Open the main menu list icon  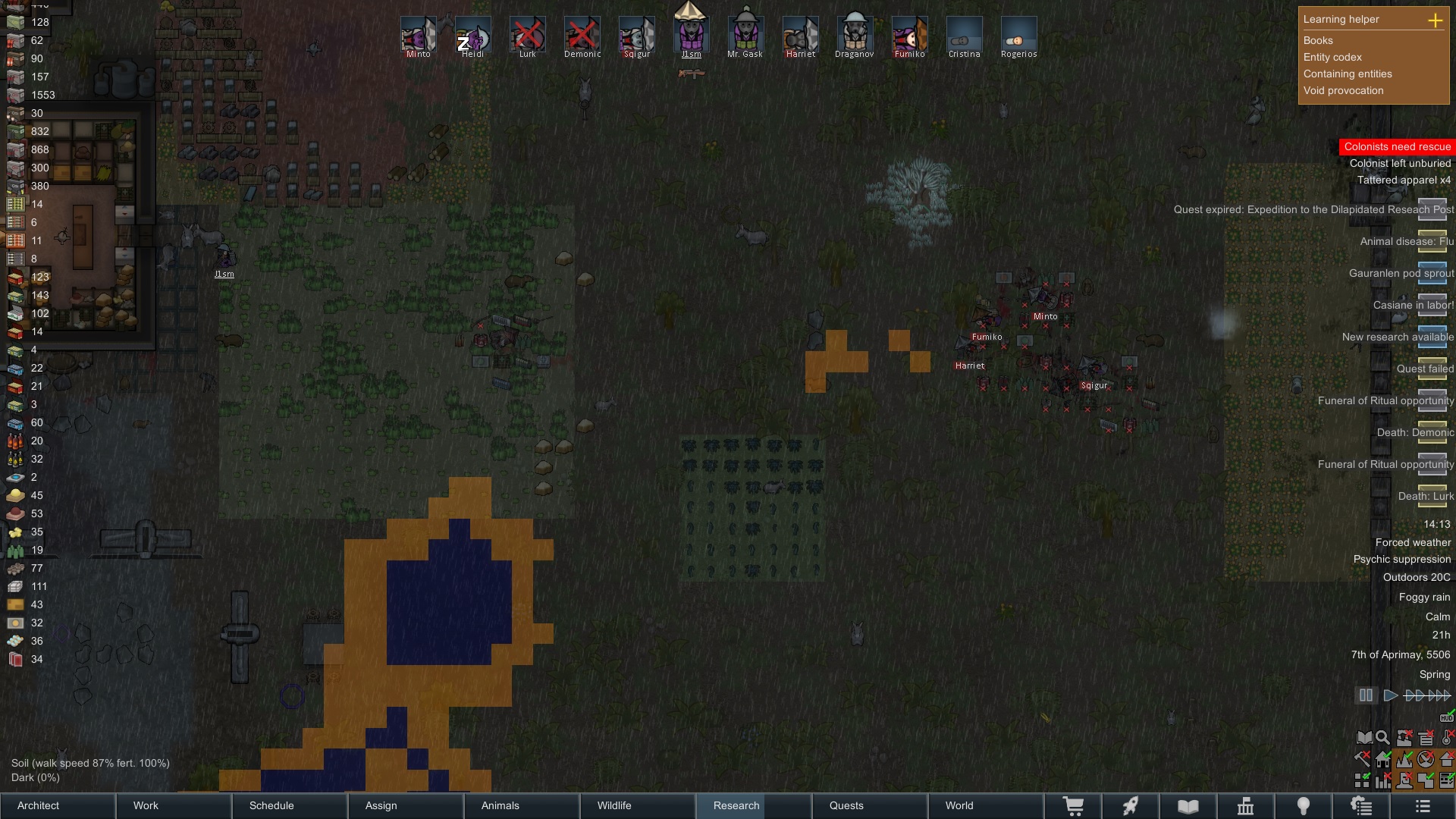(x=1423, y=806)
